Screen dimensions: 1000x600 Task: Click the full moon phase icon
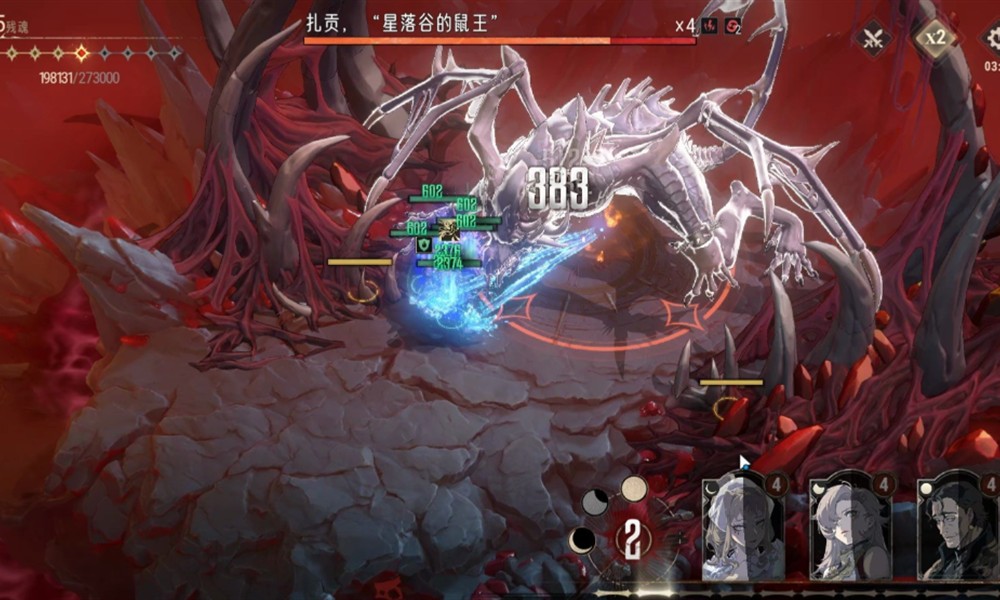click(634, 488)
